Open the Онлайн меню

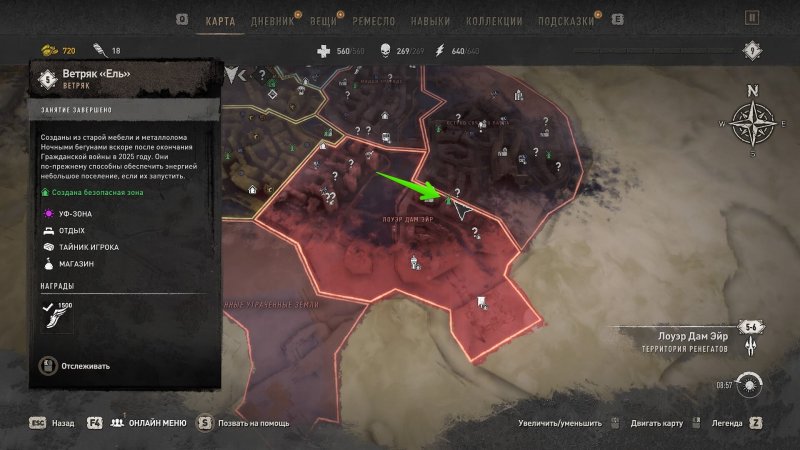pos(148,423)
